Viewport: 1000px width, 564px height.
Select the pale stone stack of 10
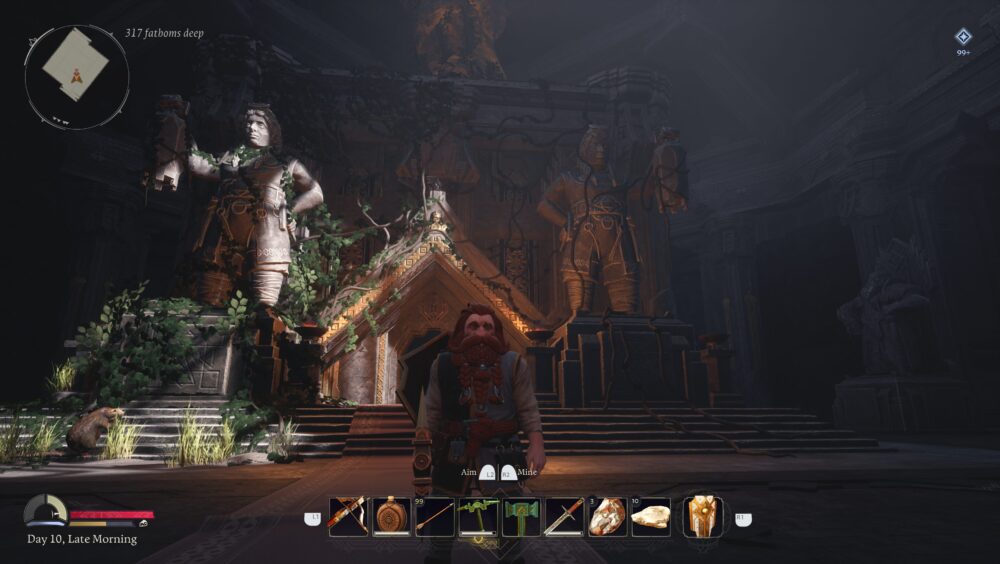tap(651, 517)
